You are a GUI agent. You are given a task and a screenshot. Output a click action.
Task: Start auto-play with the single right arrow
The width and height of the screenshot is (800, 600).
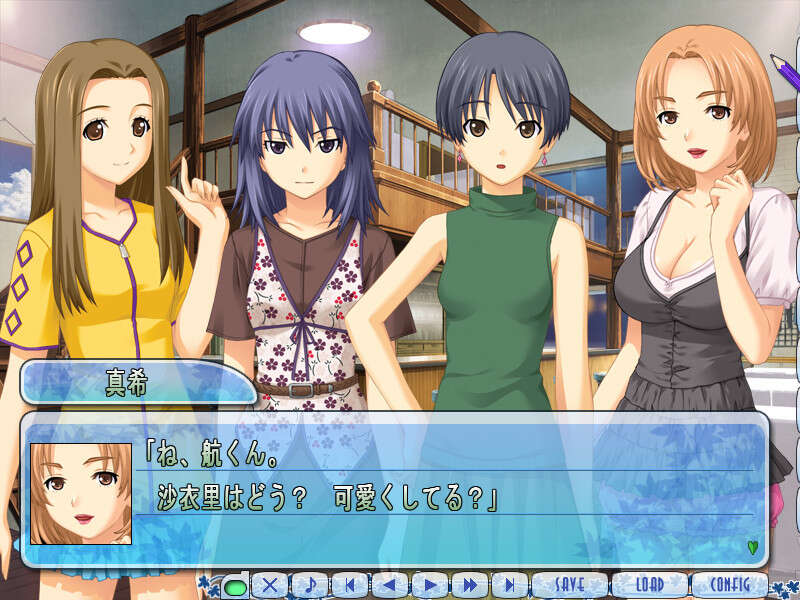point(429,586)
